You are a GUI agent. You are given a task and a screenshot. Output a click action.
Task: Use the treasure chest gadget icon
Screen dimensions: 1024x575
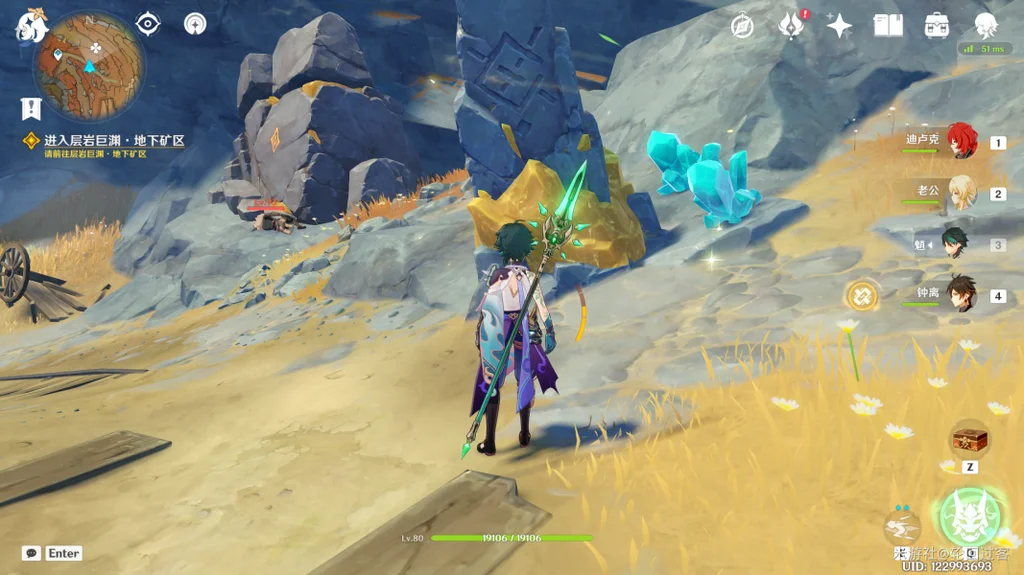point(970,439)
